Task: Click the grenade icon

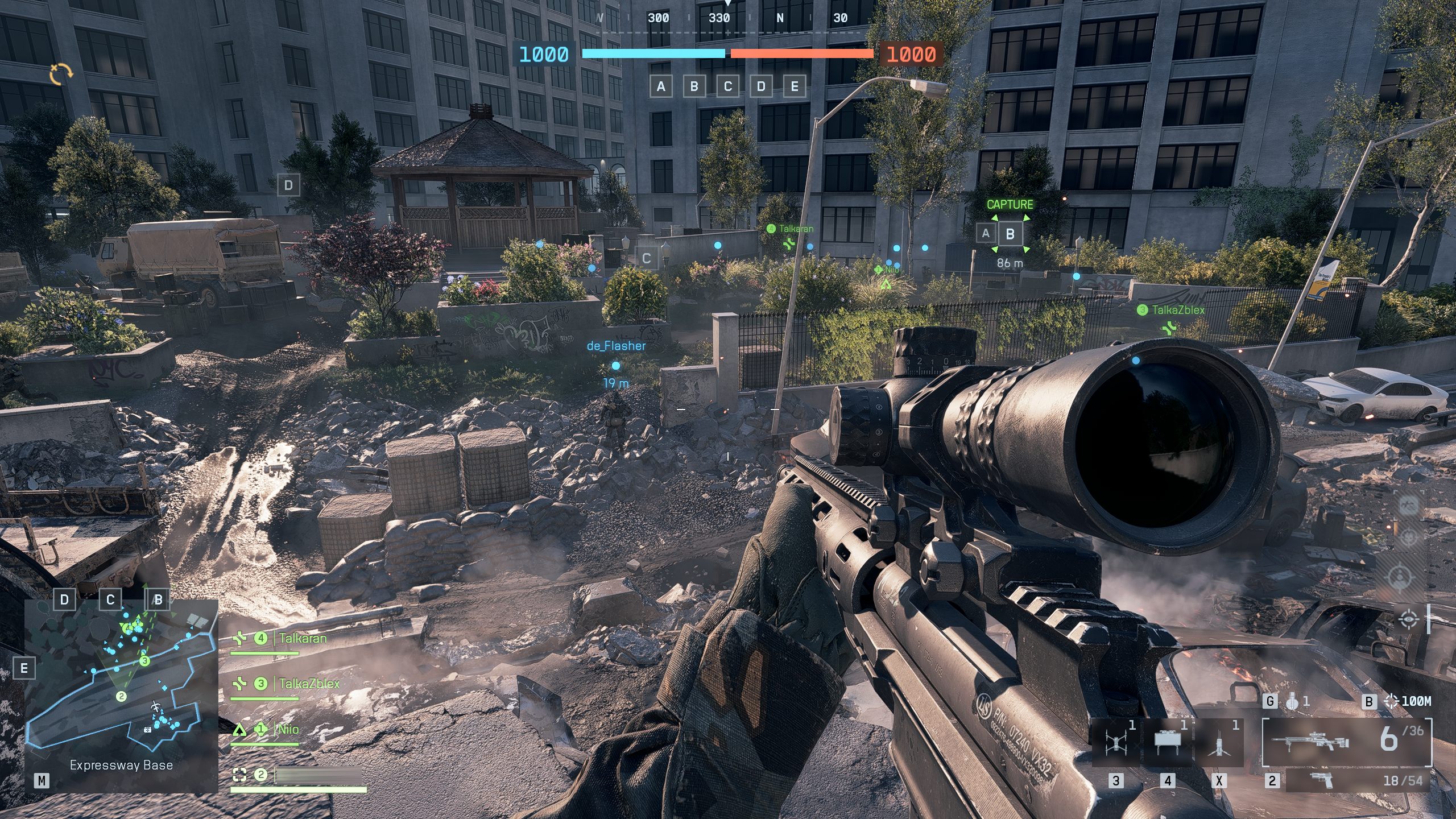Action: pos(1292,702)
